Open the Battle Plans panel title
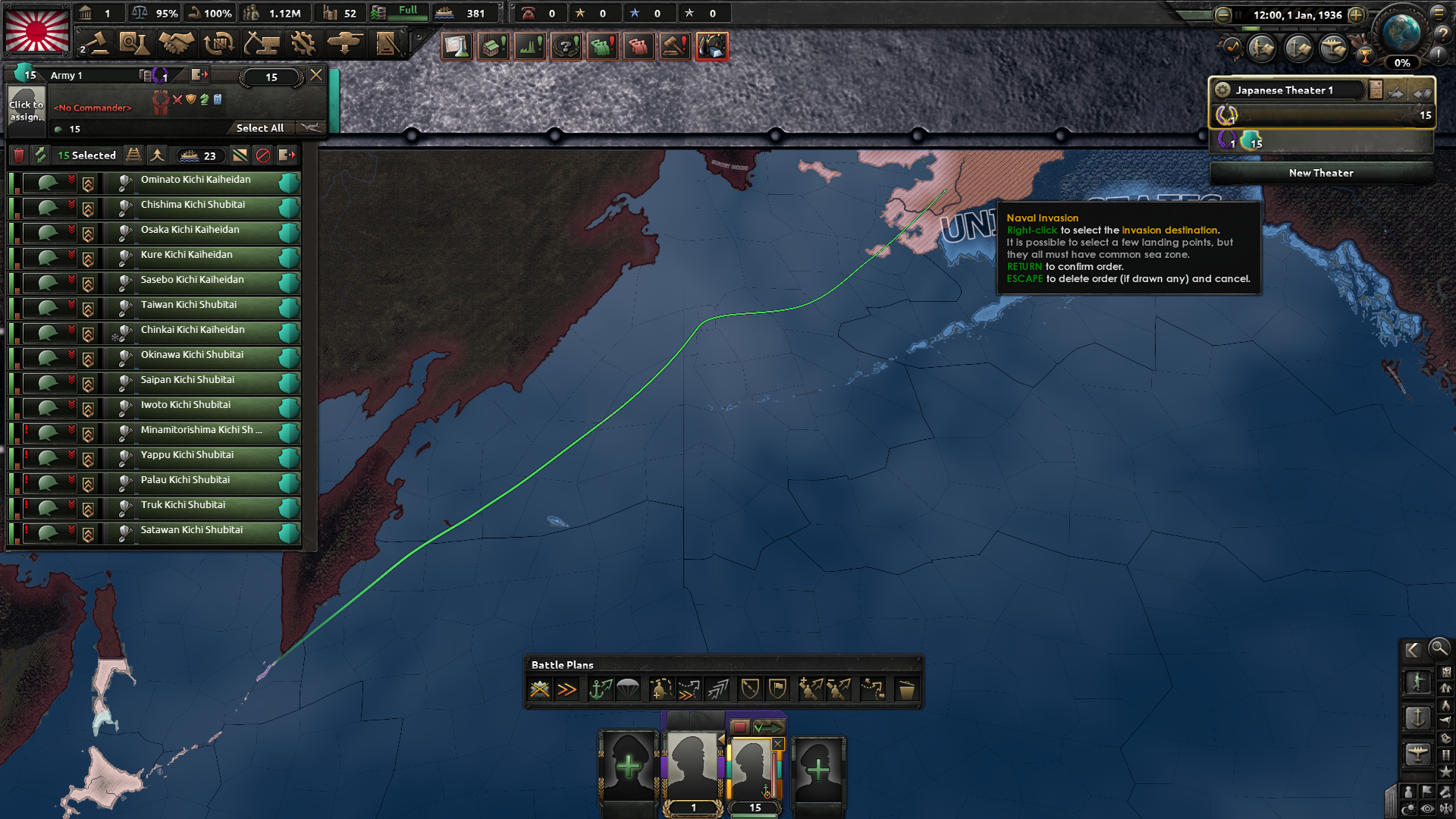 coord(562,665)
